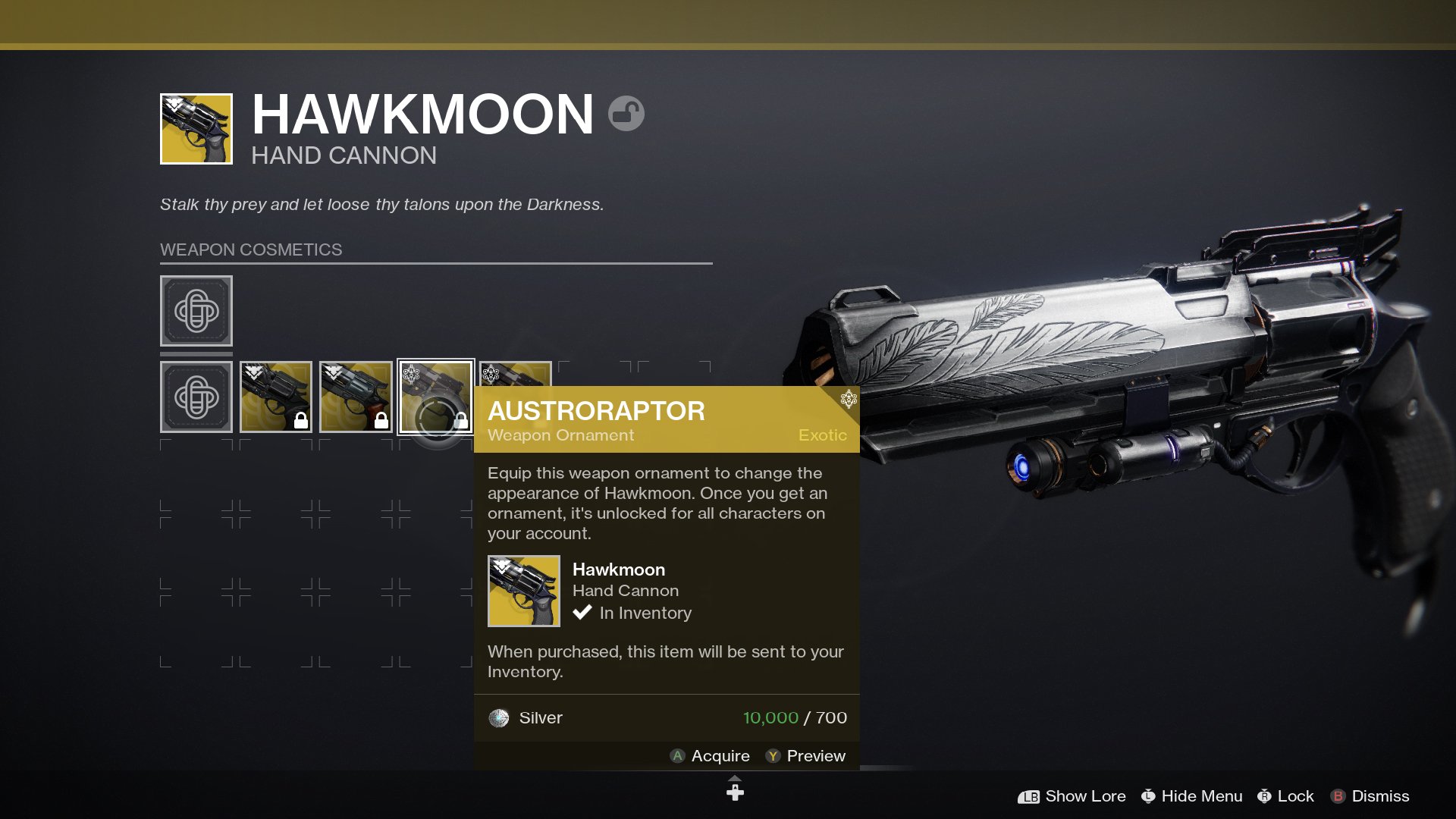Image resolution: width=1456 pixels, height=819 pixels.
Task: Toggle the lock icon beside the Hawkmoon title
Action: coord(626,114)
